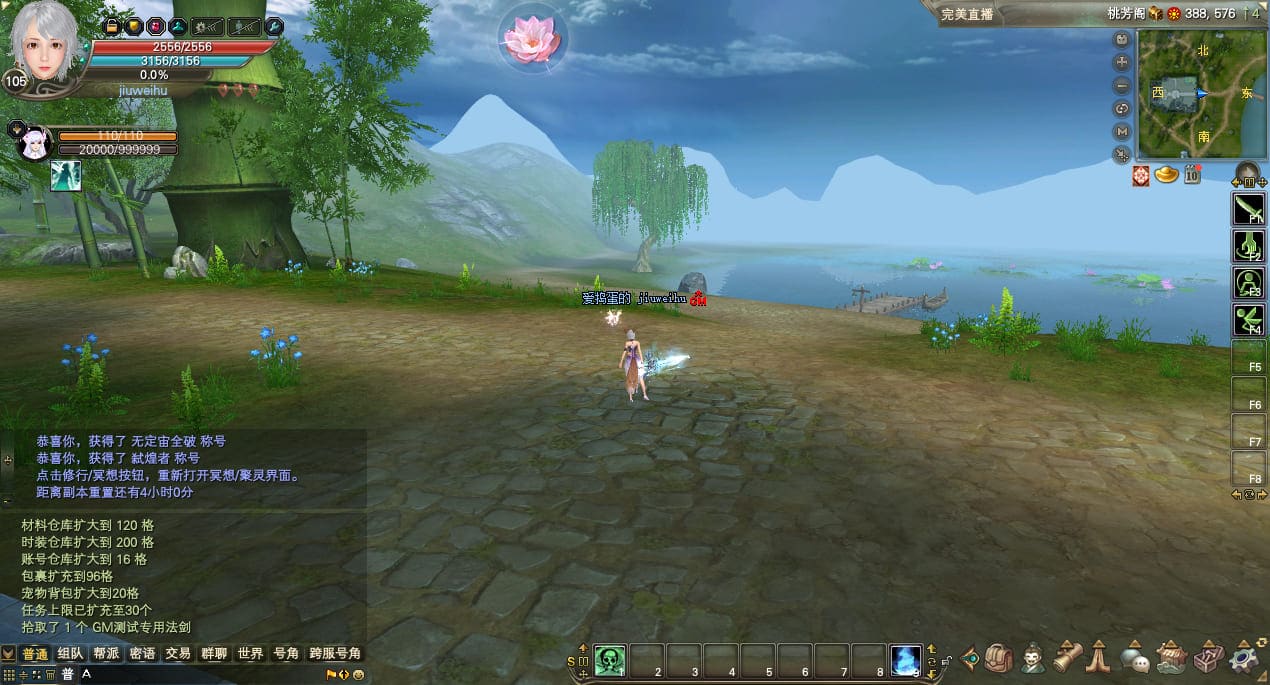Open the world map with the M button
Image resolution: width=1270 pixels, height=685 pixels.
coord(1123,131)
